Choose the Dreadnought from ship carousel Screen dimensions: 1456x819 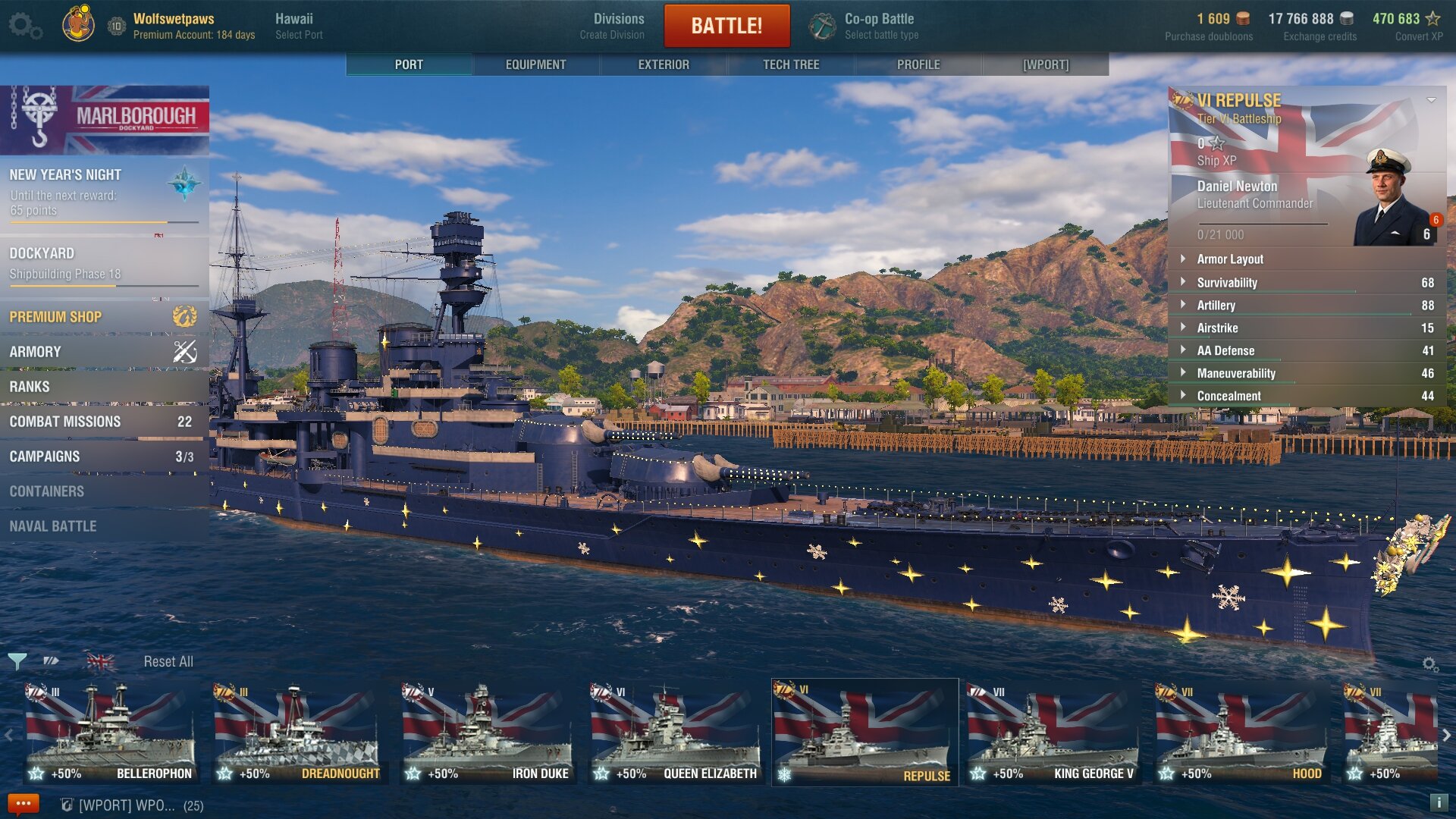pos(297,733)
